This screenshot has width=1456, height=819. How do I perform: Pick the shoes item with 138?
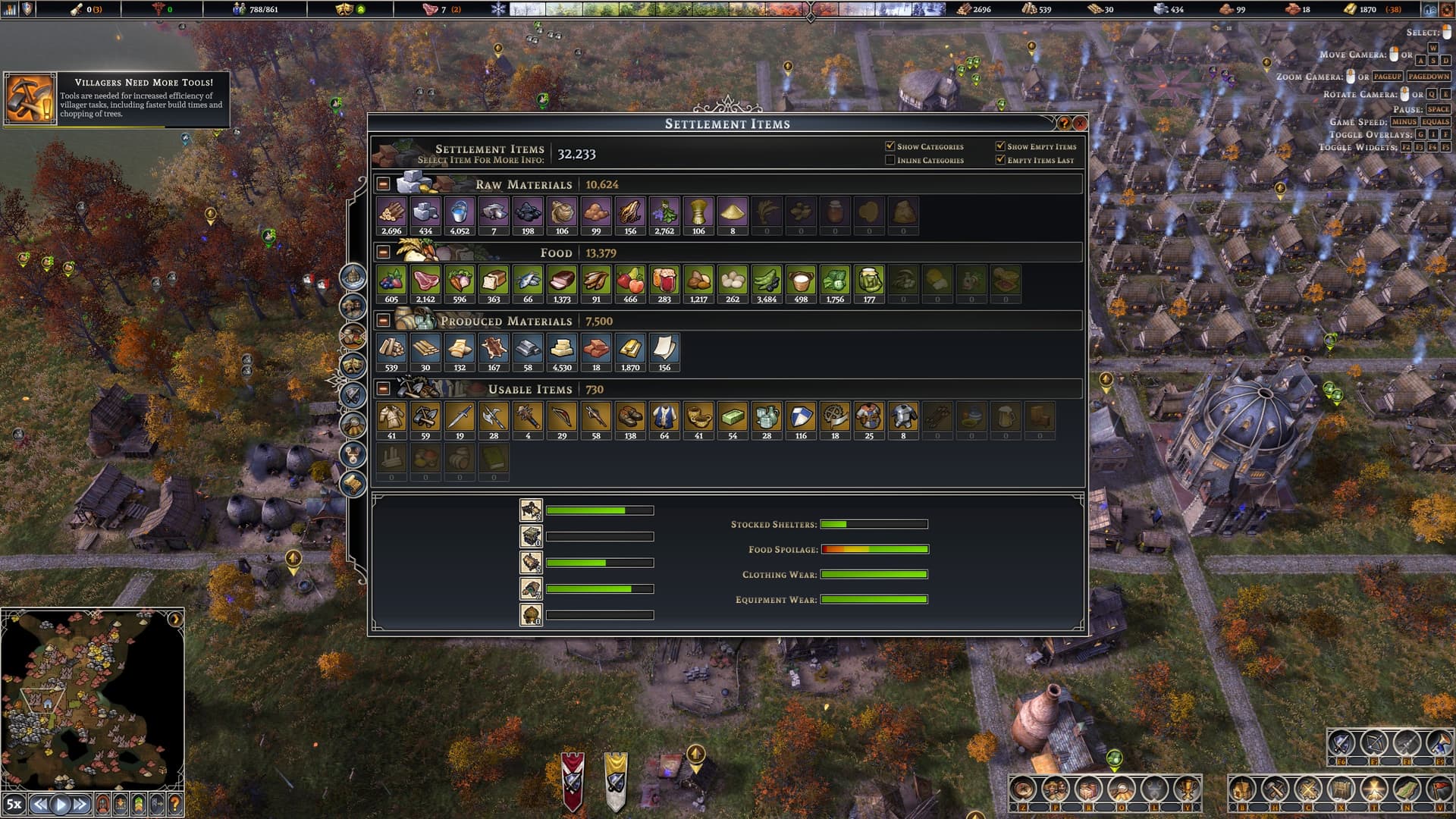(630, 418)
